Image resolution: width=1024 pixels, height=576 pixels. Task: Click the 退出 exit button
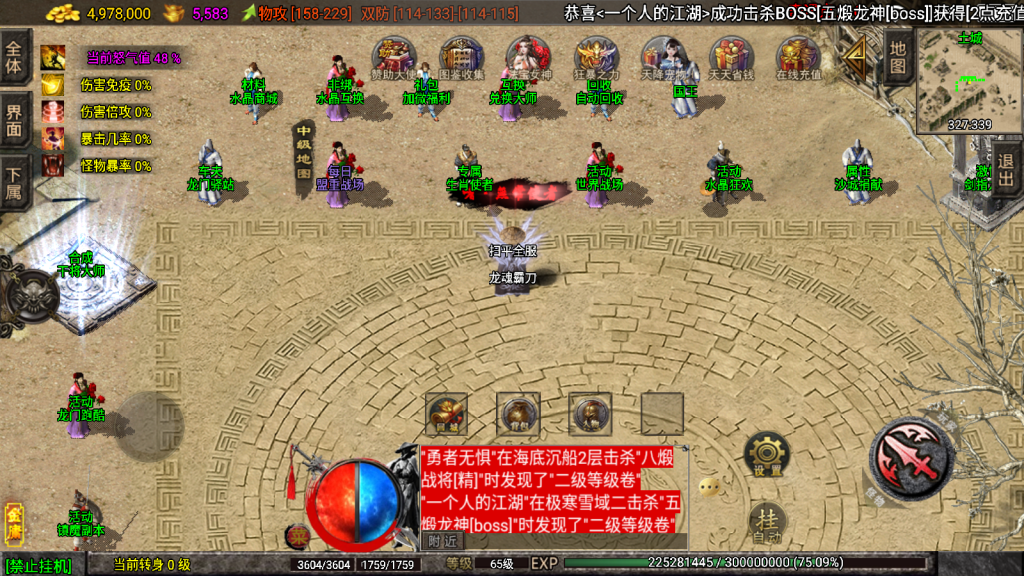click(x=1005, y=170)
